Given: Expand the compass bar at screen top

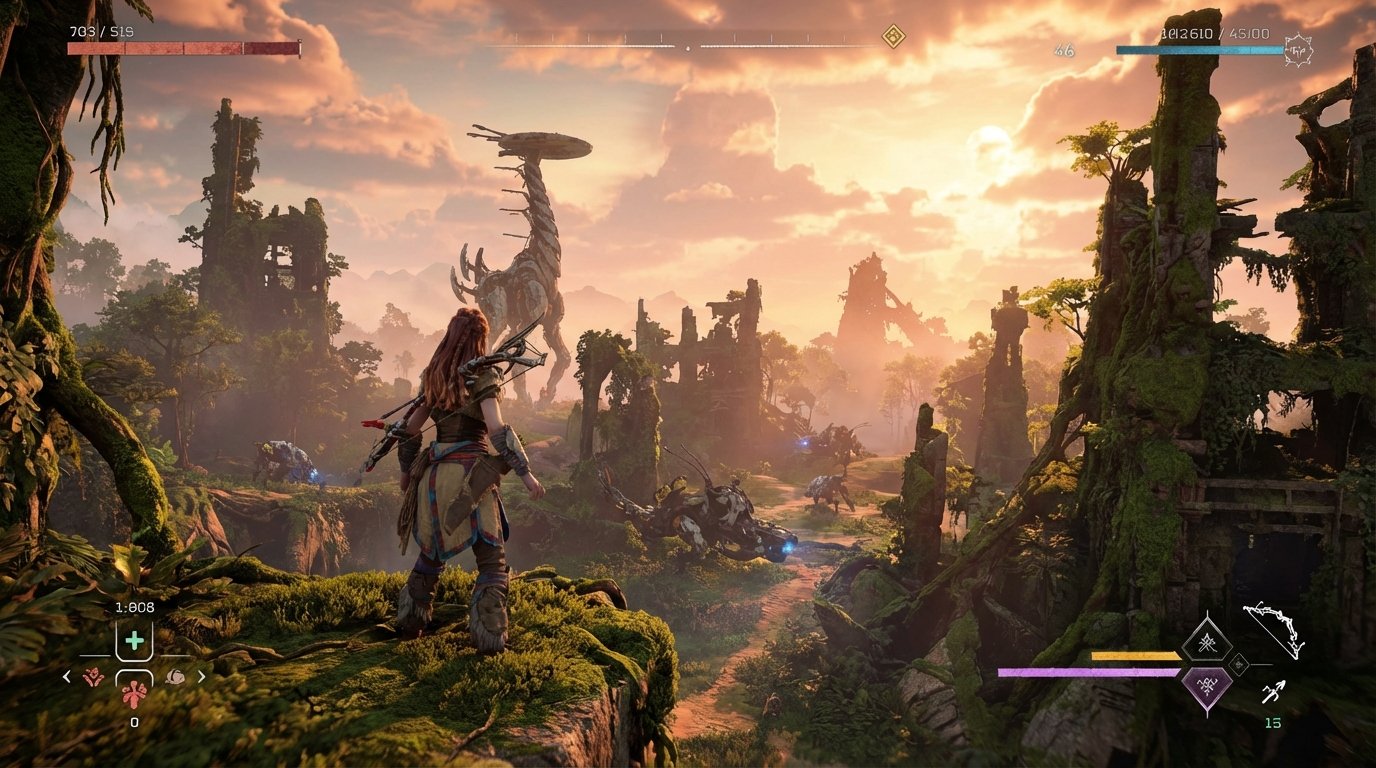Looking at the screenshot, I should click(x=688, y=44).
